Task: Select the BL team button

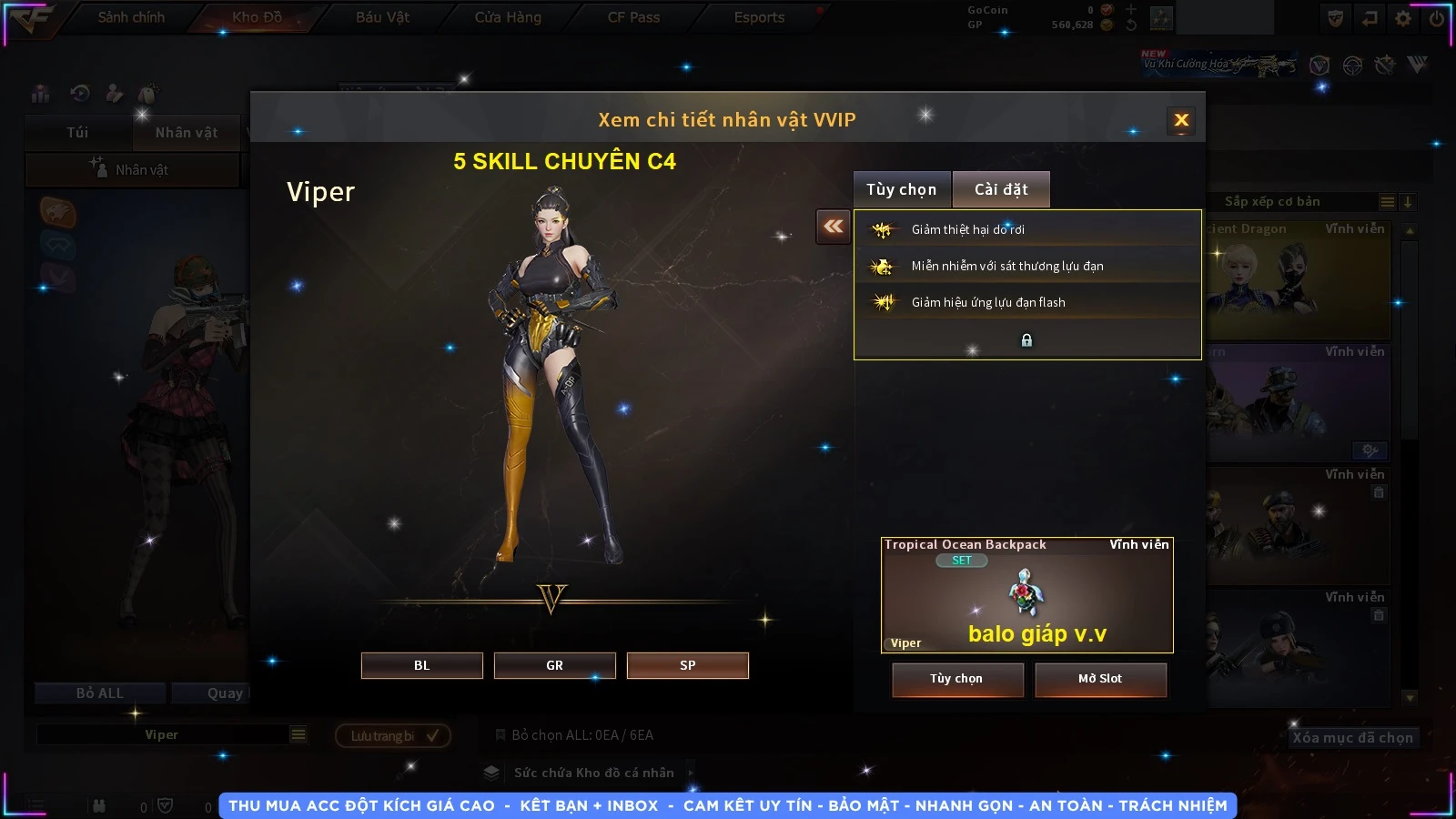Action: click(x=421, y=665)
